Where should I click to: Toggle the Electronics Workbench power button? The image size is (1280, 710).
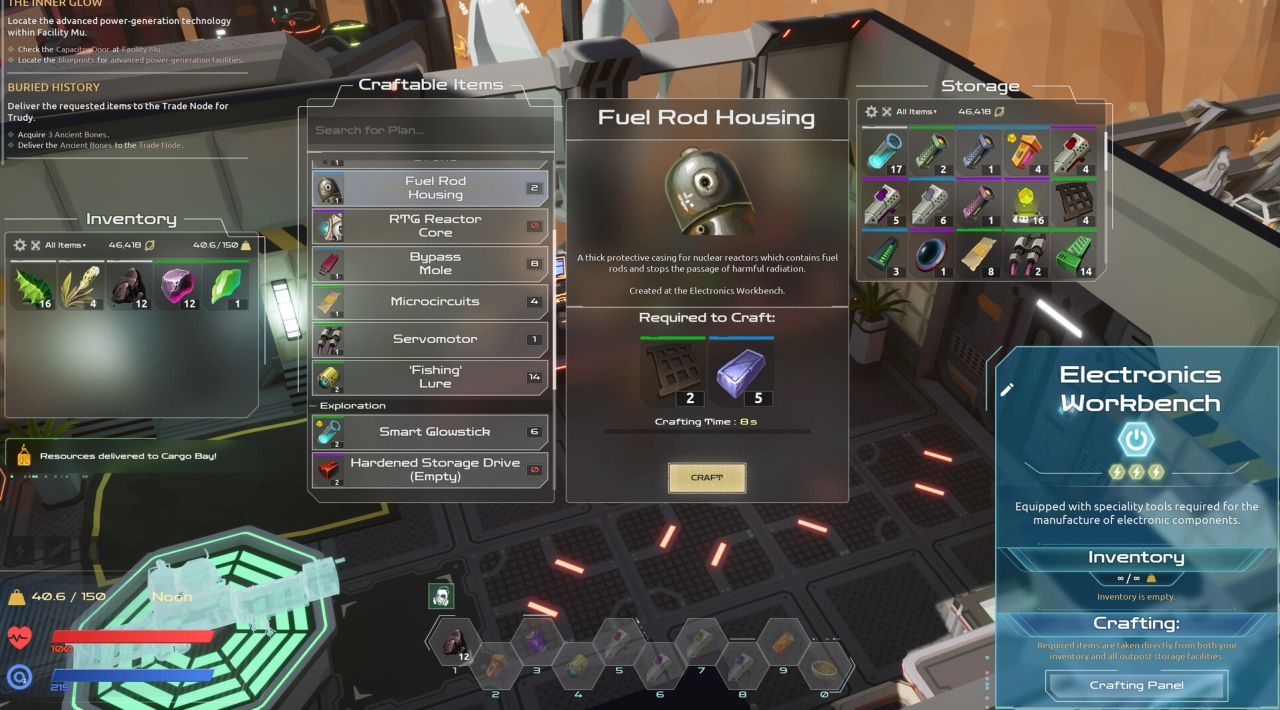point(1136,440)
